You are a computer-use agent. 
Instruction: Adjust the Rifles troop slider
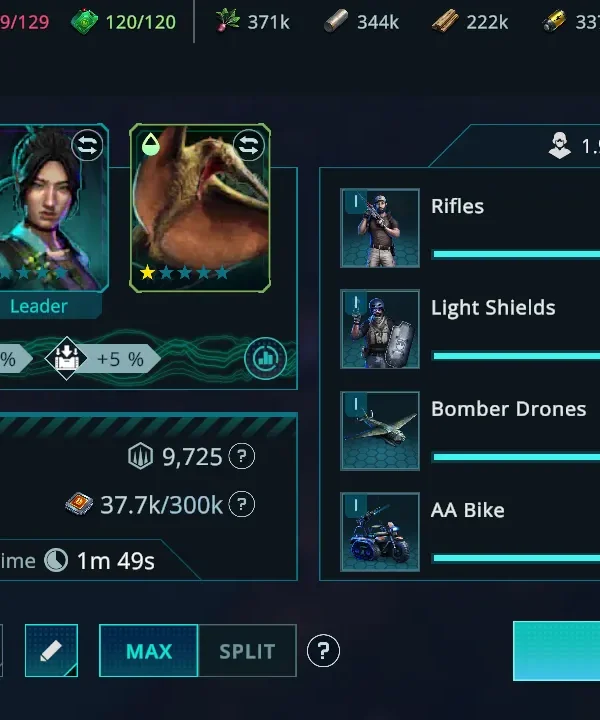(x=515, y=254)
